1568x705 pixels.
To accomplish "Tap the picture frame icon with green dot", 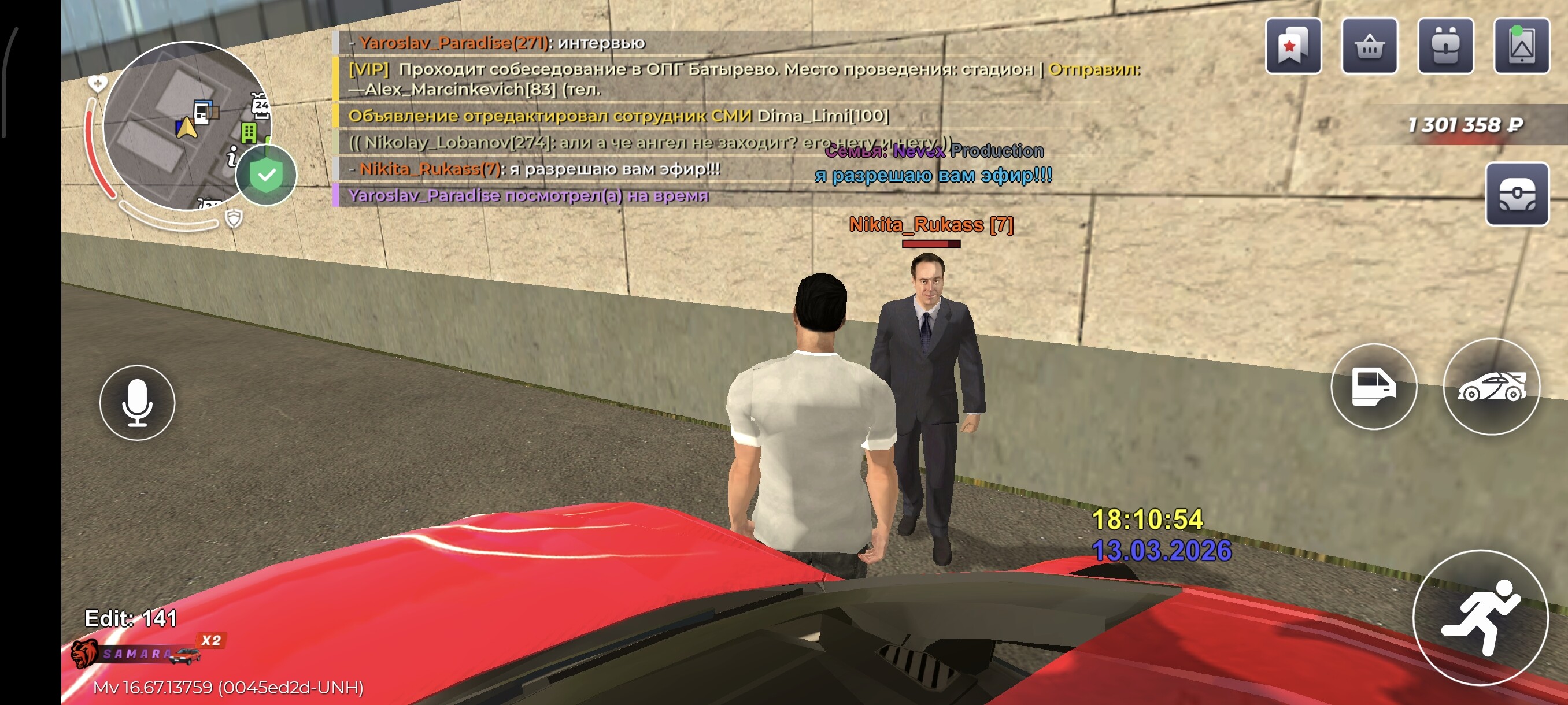I will (x=1521, y=46).
